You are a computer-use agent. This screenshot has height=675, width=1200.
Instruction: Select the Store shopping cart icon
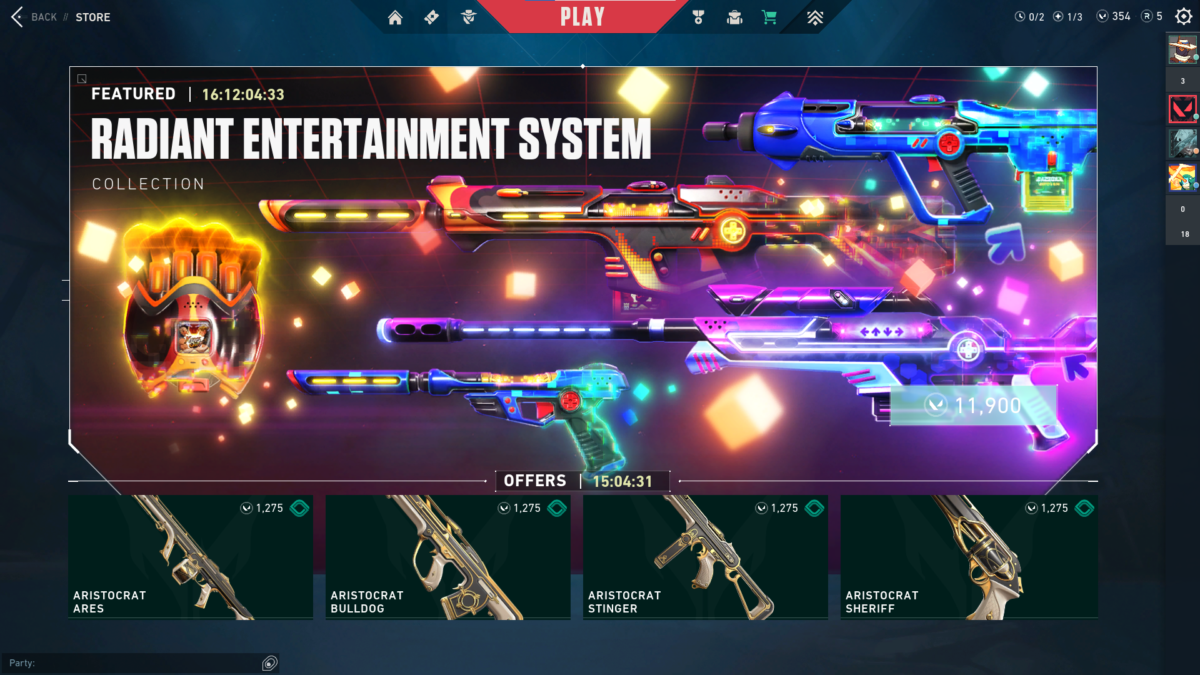pyautogui.click(x=769, y=17)
